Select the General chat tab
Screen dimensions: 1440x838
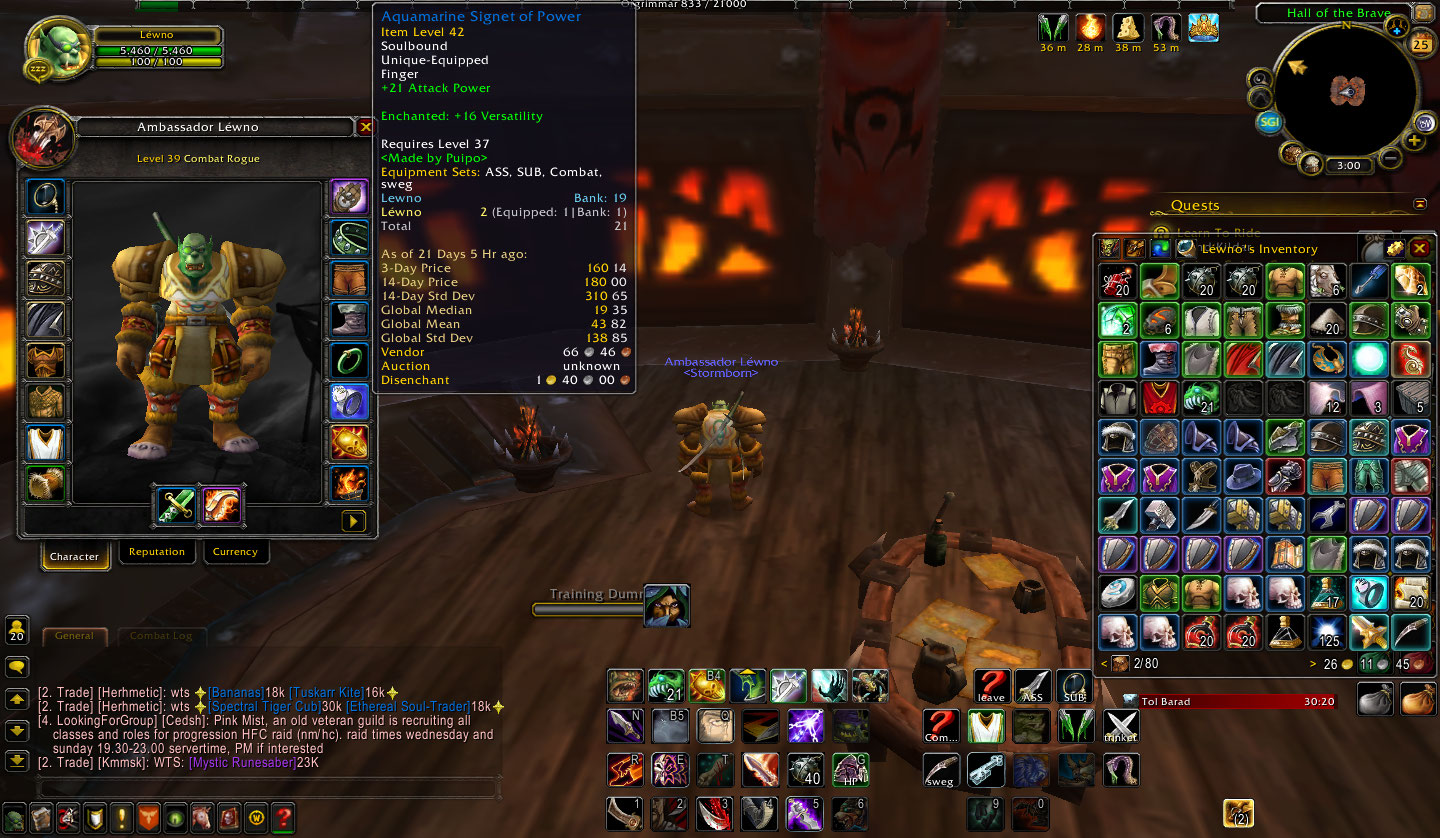click(75, 636)
